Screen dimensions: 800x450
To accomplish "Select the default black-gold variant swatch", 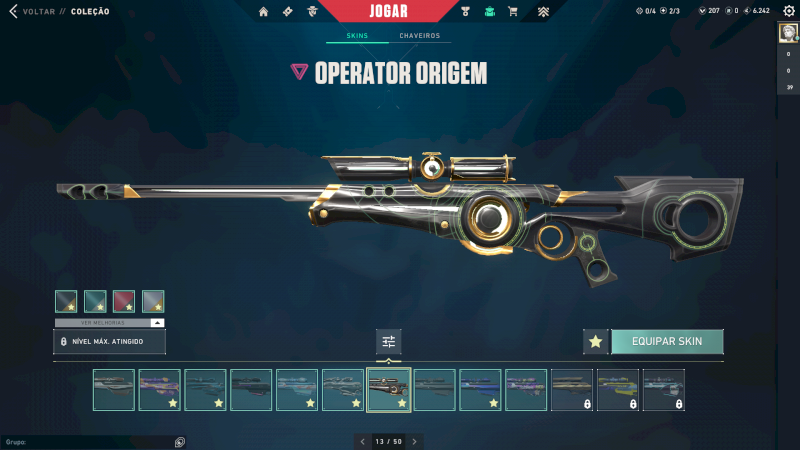I will click(66, 301).
